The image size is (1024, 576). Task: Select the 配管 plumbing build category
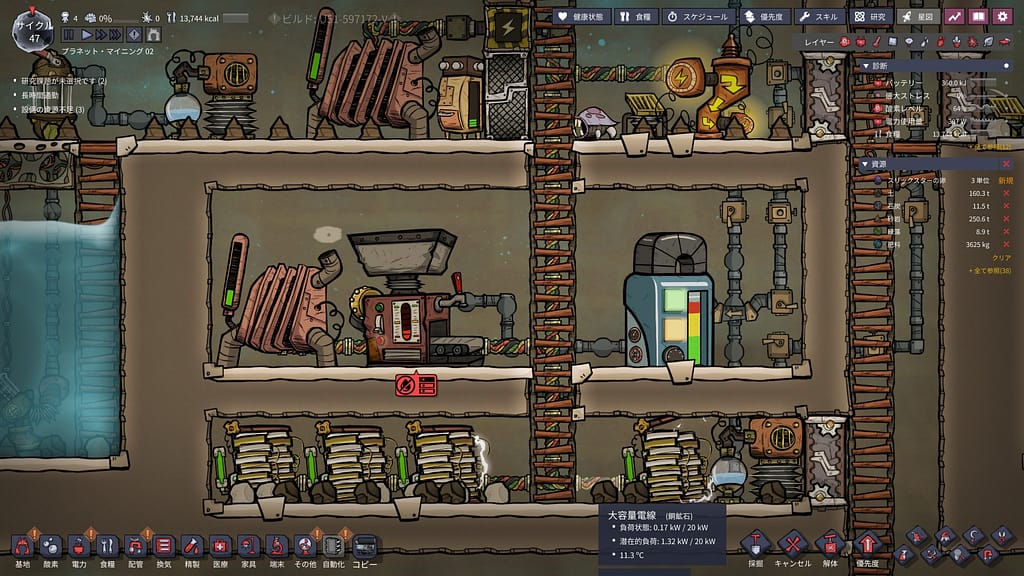[135, 548]
